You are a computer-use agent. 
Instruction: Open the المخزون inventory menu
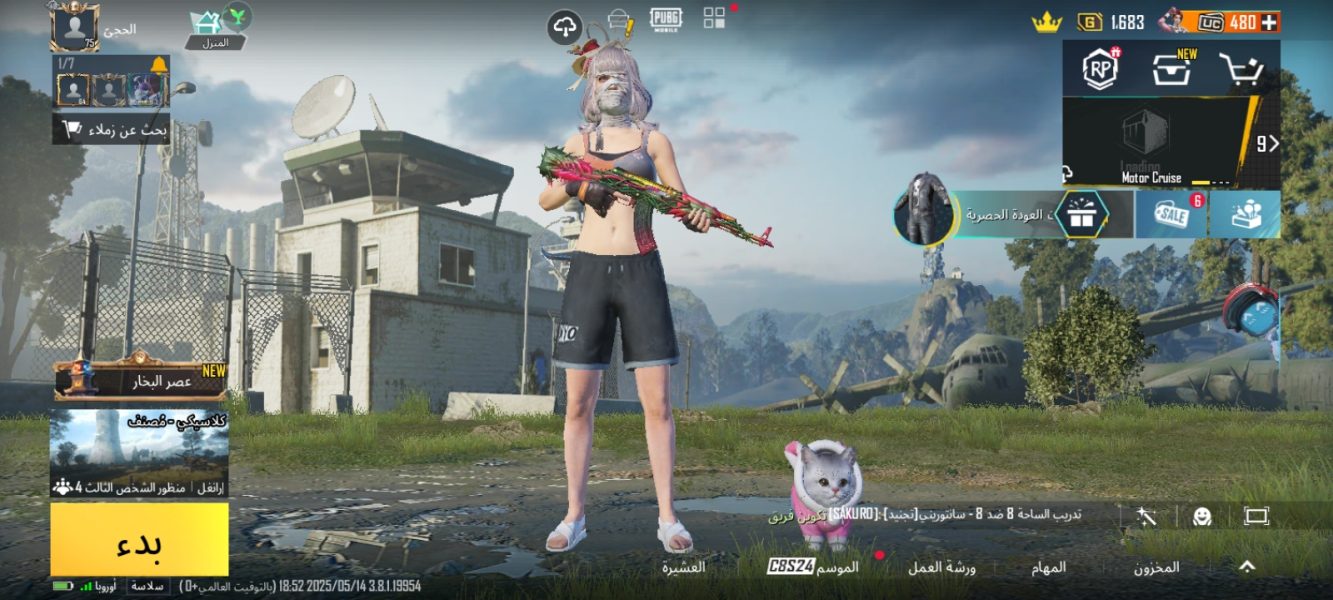tap(1156, 567)
